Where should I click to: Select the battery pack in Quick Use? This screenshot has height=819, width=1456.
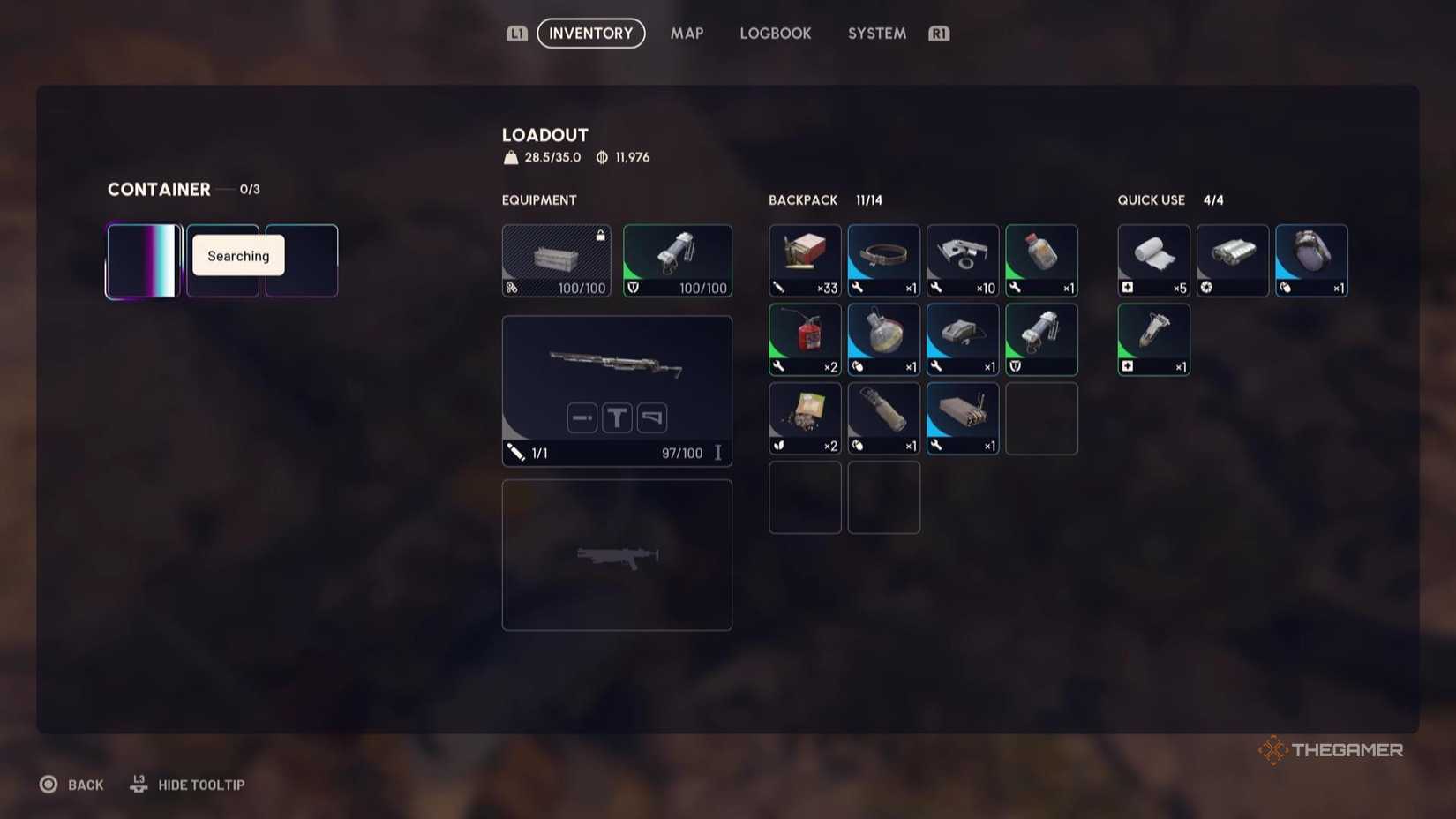point(1233,259)
